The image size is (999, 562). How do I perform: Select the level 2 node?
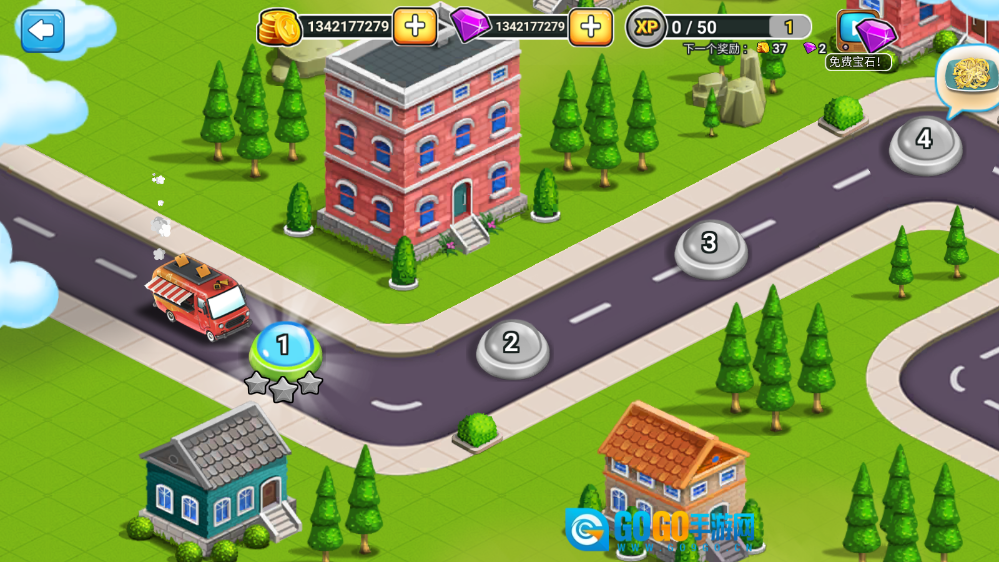512,345
